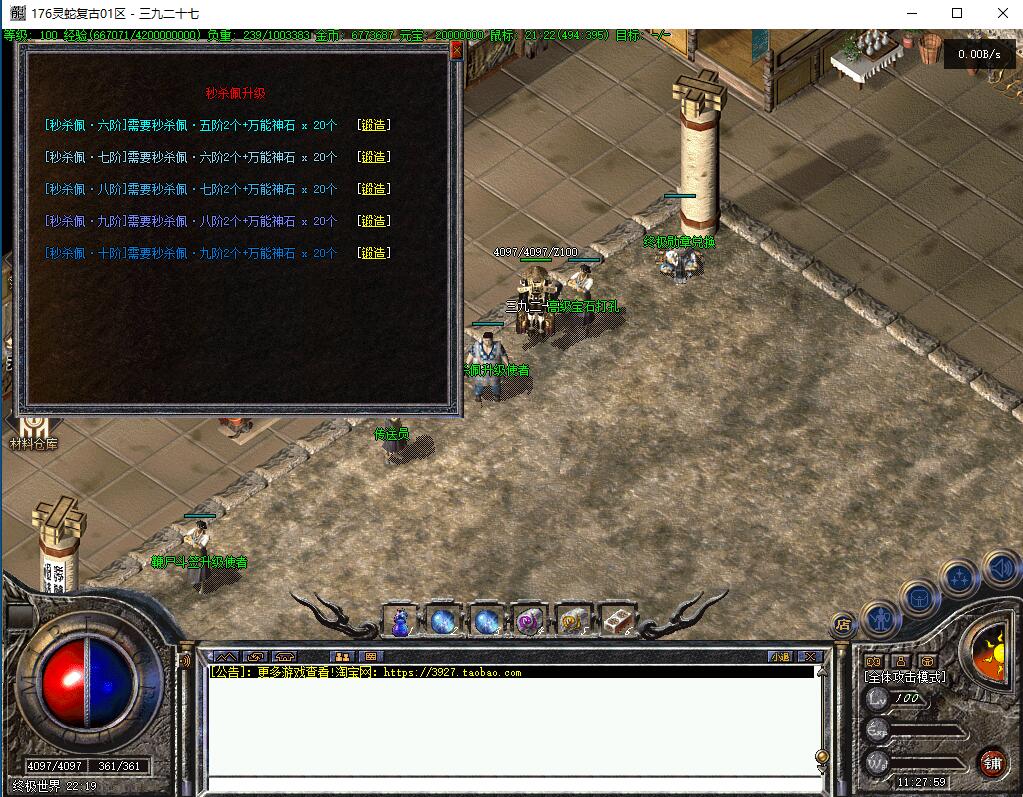Close the chat panel with X button

(x=810, y=657)
